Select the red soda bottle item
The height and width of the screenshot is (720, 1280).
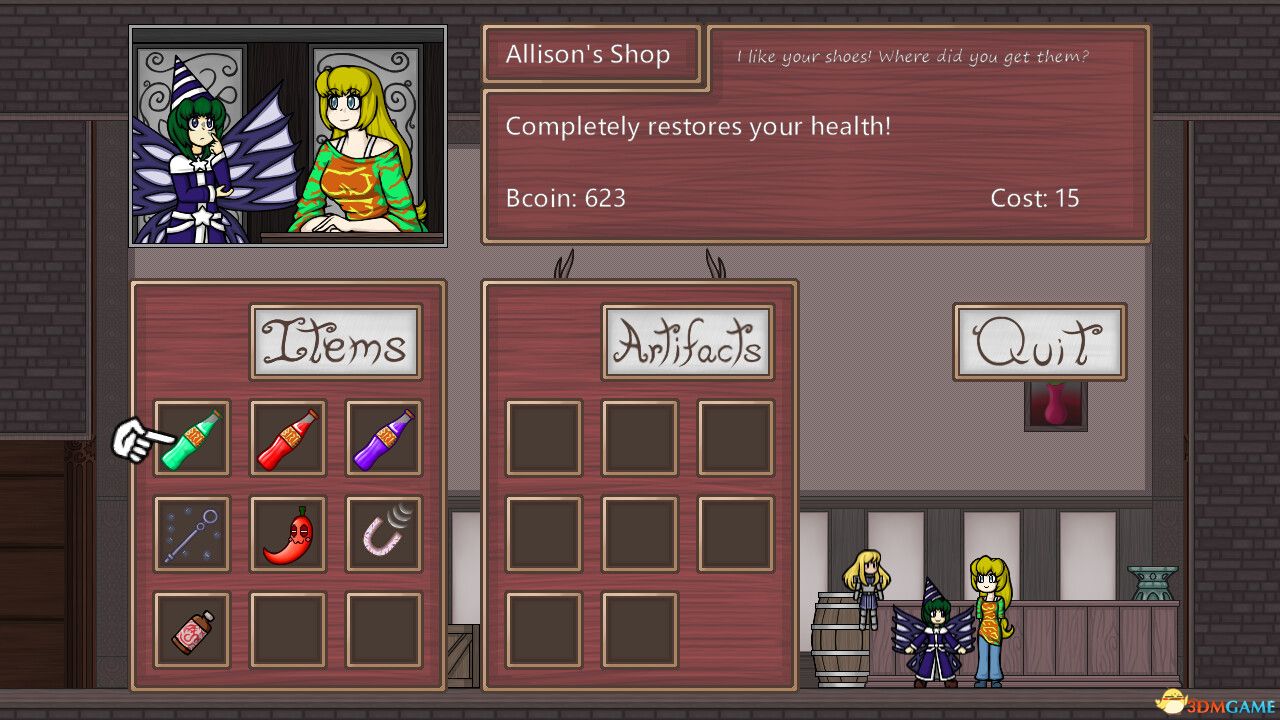coord(288,438)
